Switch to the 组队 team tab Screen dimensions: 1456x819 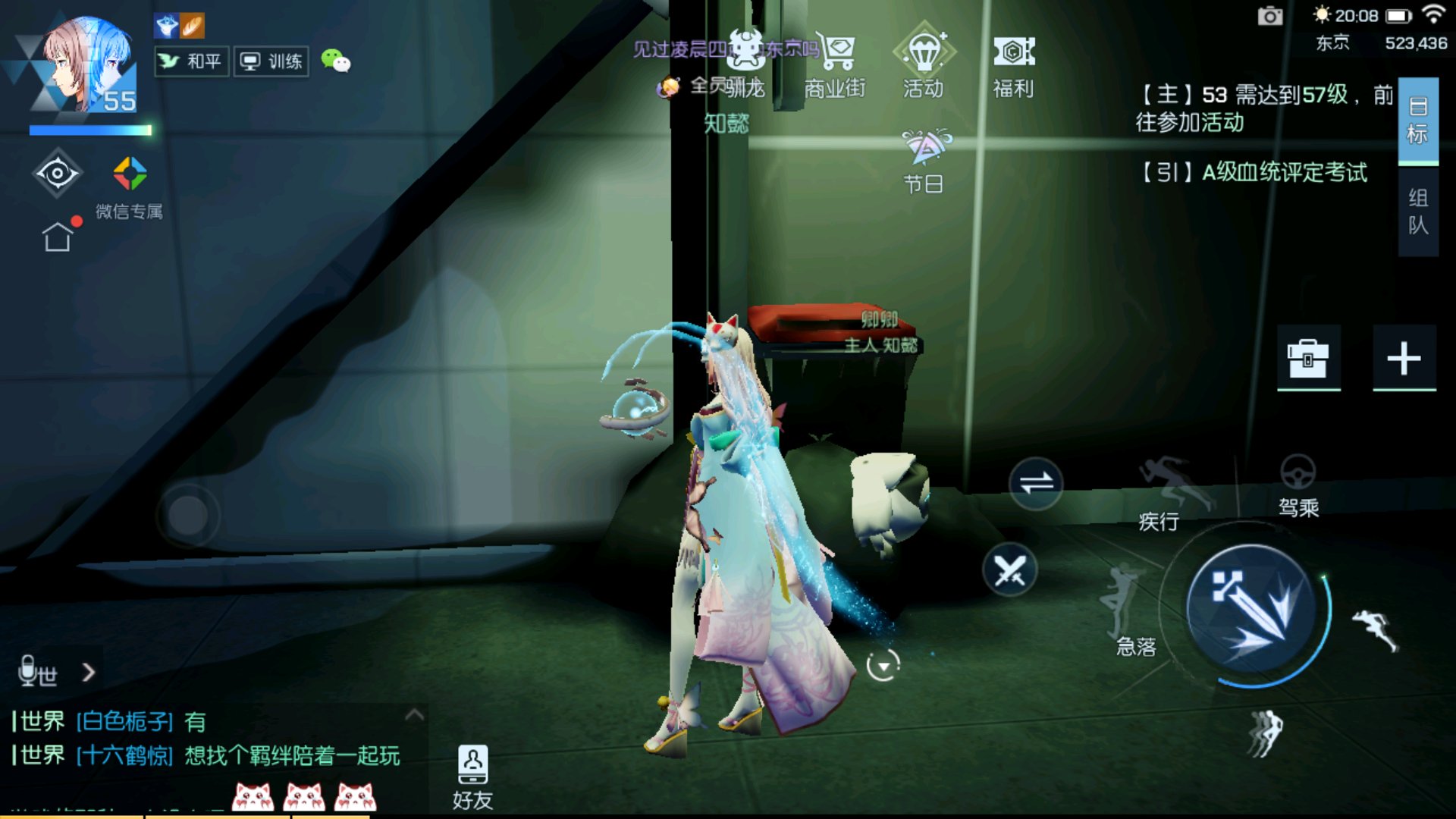click(x=1417, y=212)
